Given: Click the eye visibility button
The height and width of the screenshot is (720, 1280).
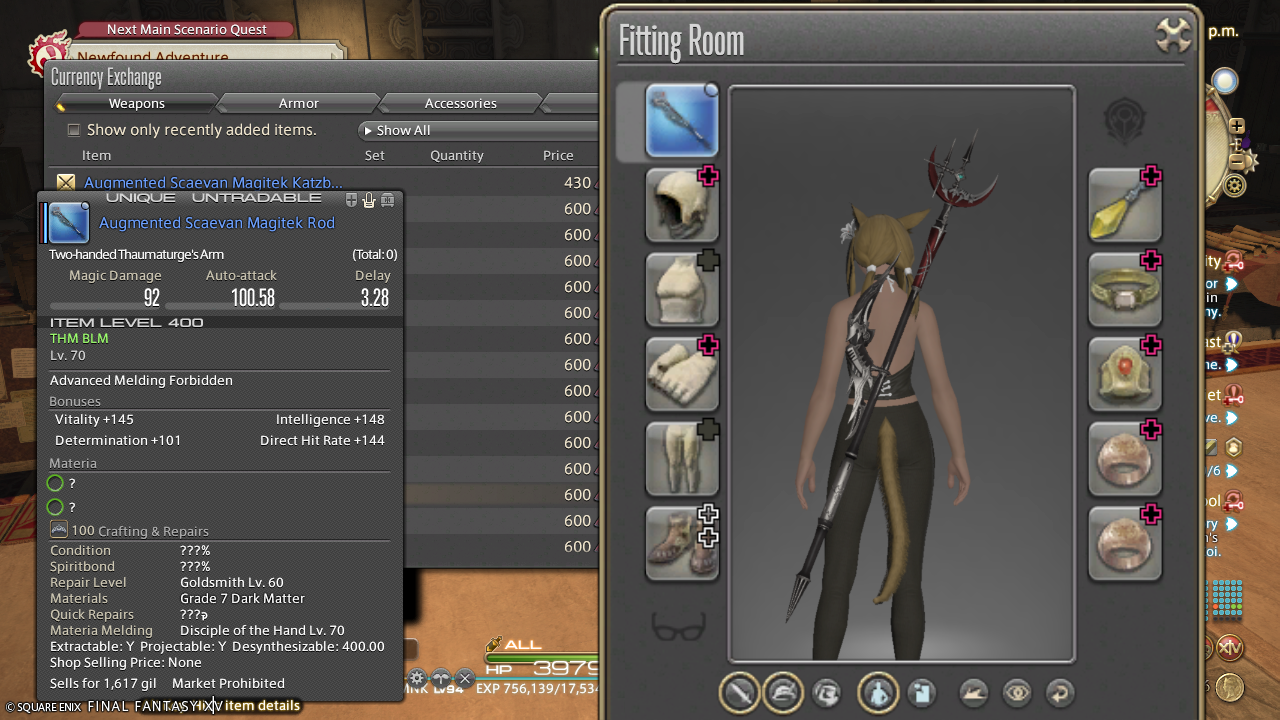Looking at the screenshot, I should tap(1017, 692).
